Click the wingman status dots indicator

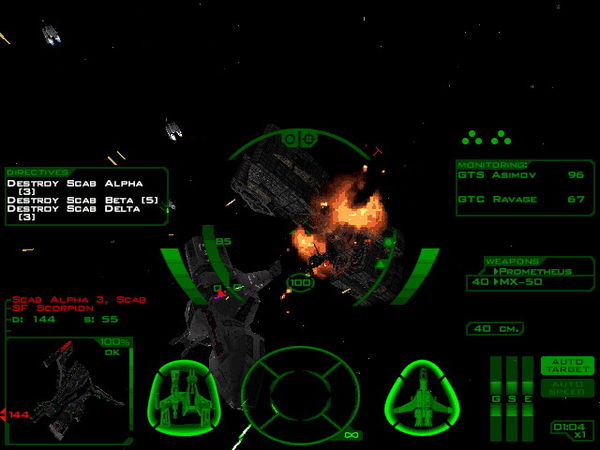tap(485, 138)
